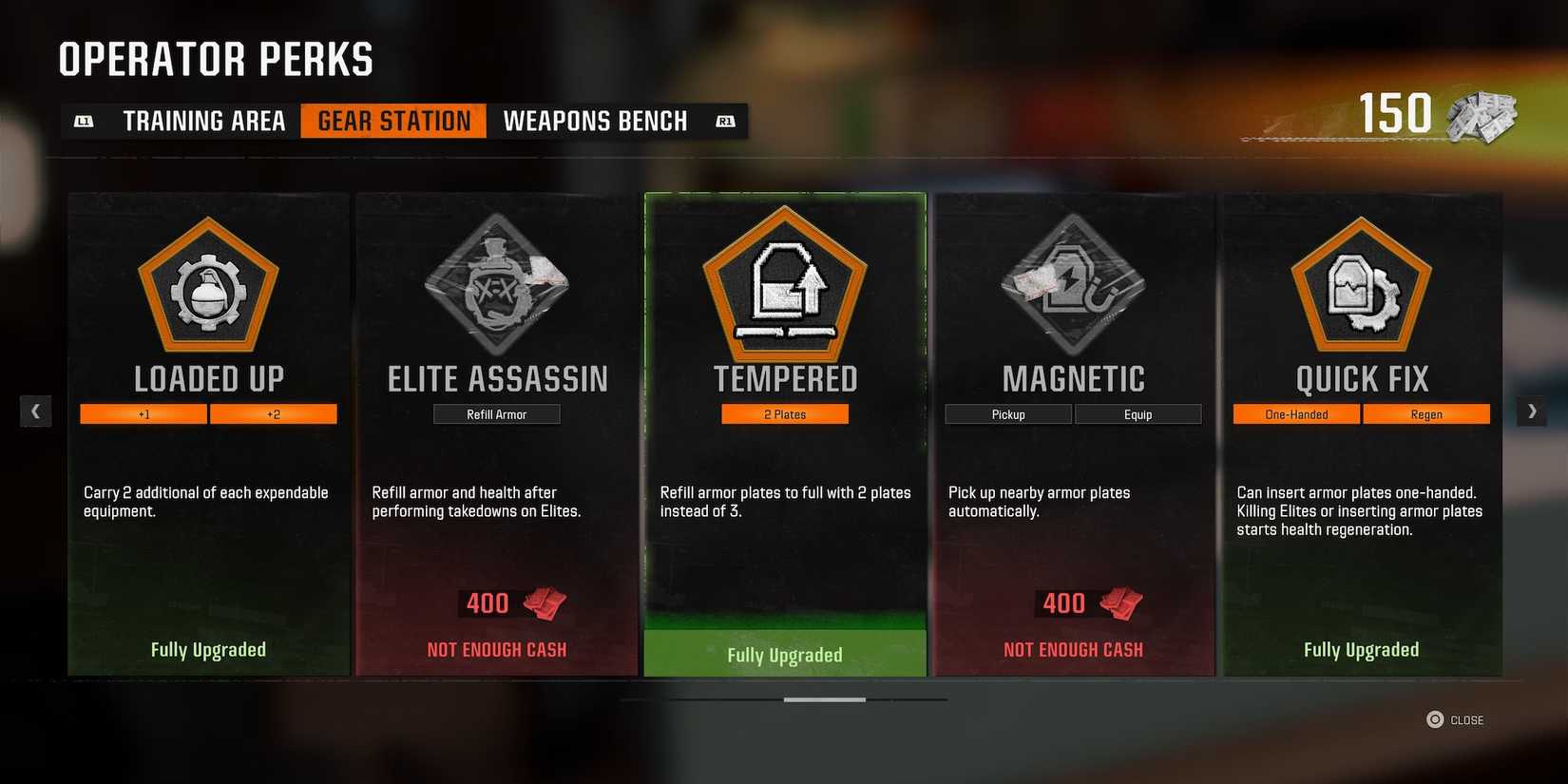Select the +1 tier of Loaded Up
The image size is (1568, 784).
click(143, 413)
